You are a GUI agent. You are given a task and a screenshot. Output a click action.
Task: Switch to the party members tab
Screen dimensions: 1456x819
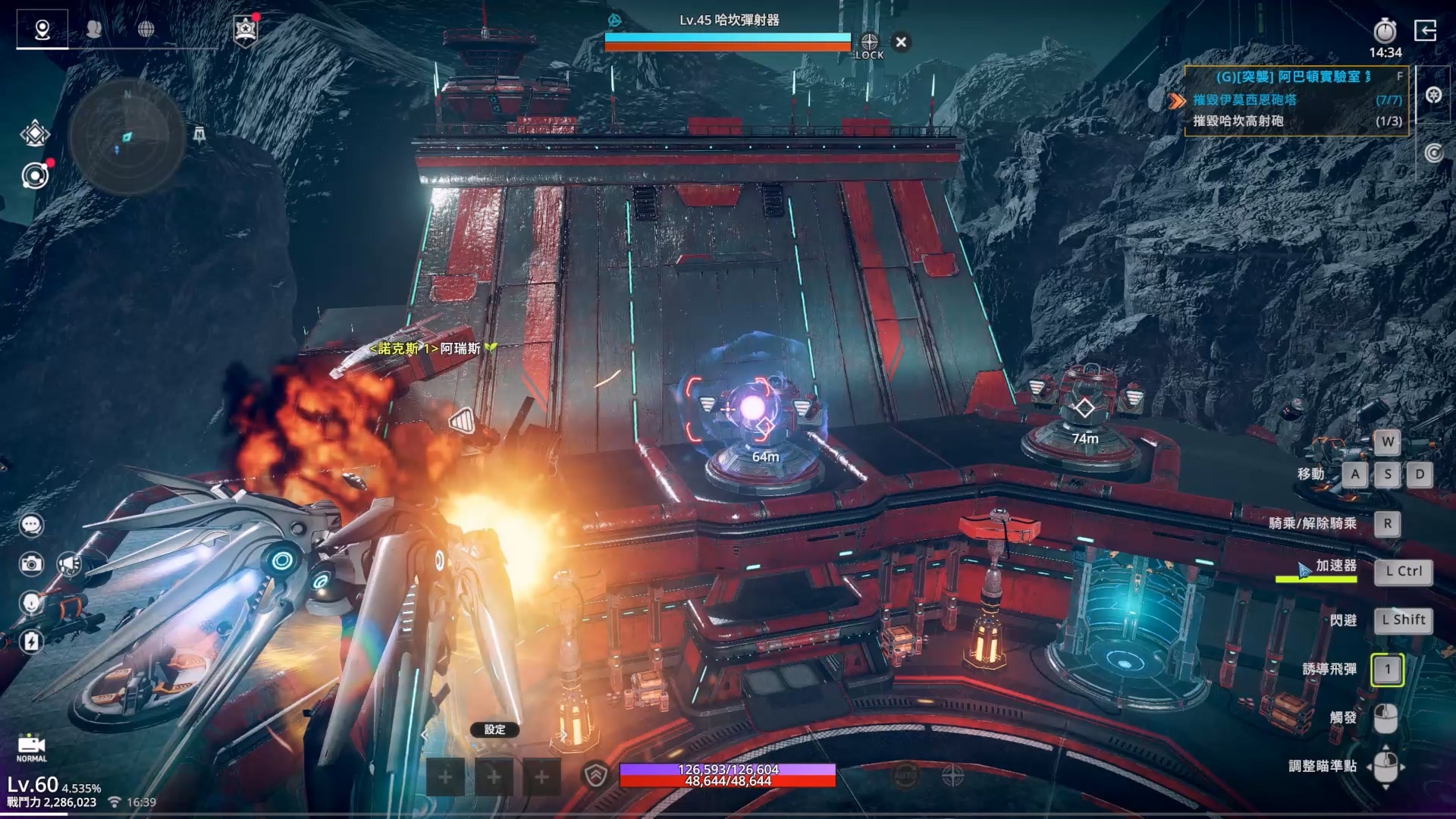pos(94,30)
